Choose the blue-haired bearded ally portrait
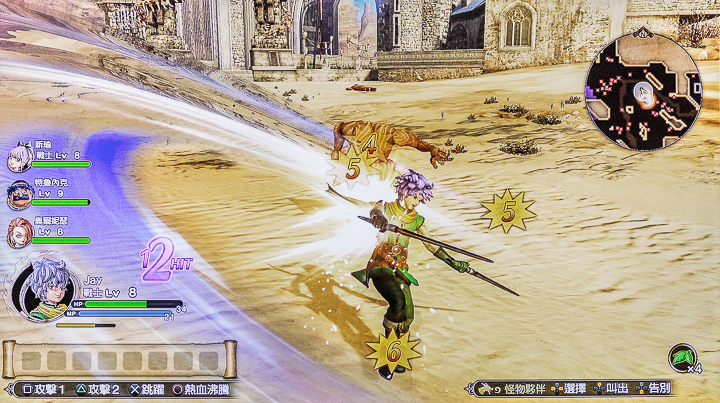 coord(19,195)
